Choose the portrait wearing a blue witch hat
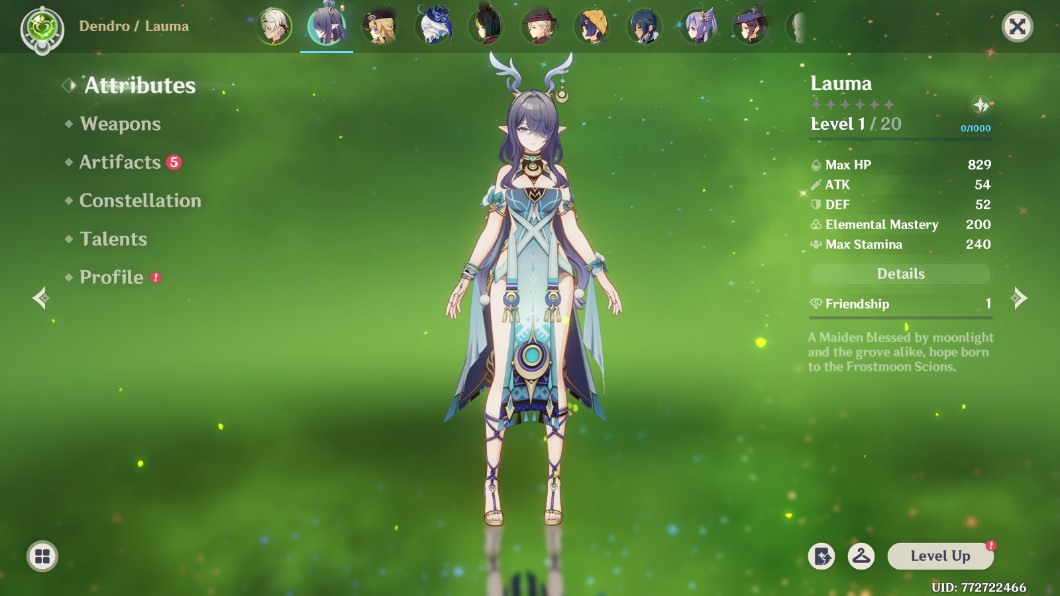Screen dimensions: 1060x596 749,27
